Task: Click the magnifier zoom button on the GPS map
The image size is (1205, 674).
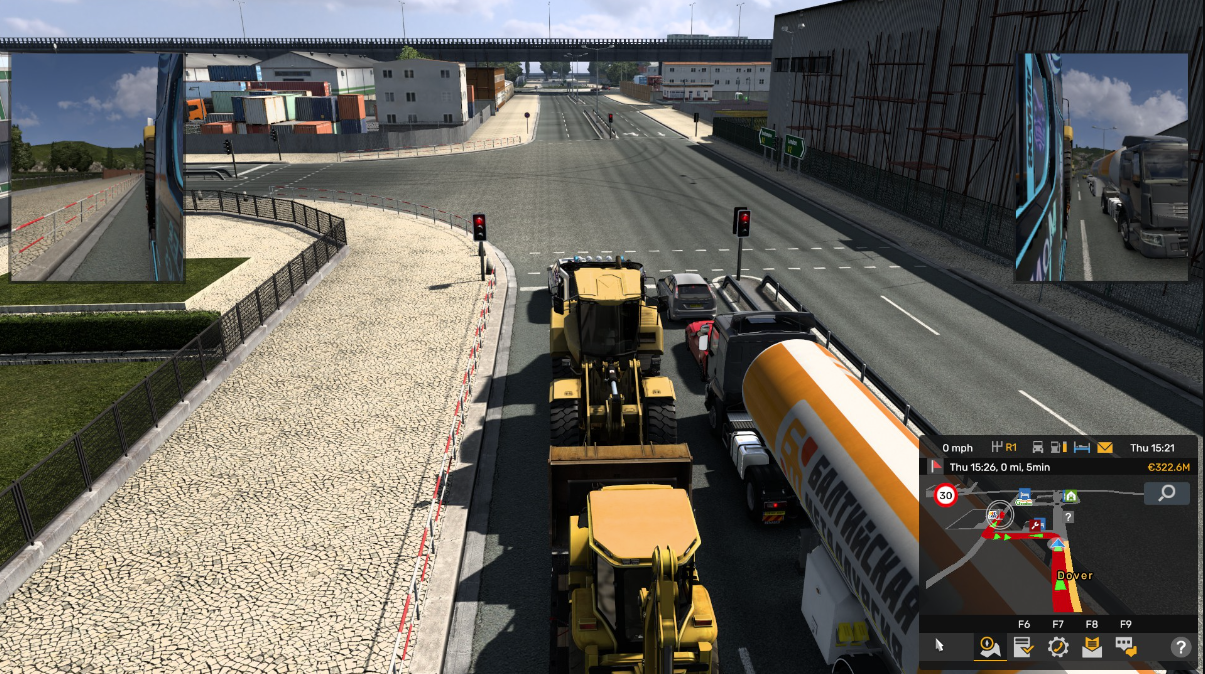Action: pyautogui.click(x=1166, y=493)
